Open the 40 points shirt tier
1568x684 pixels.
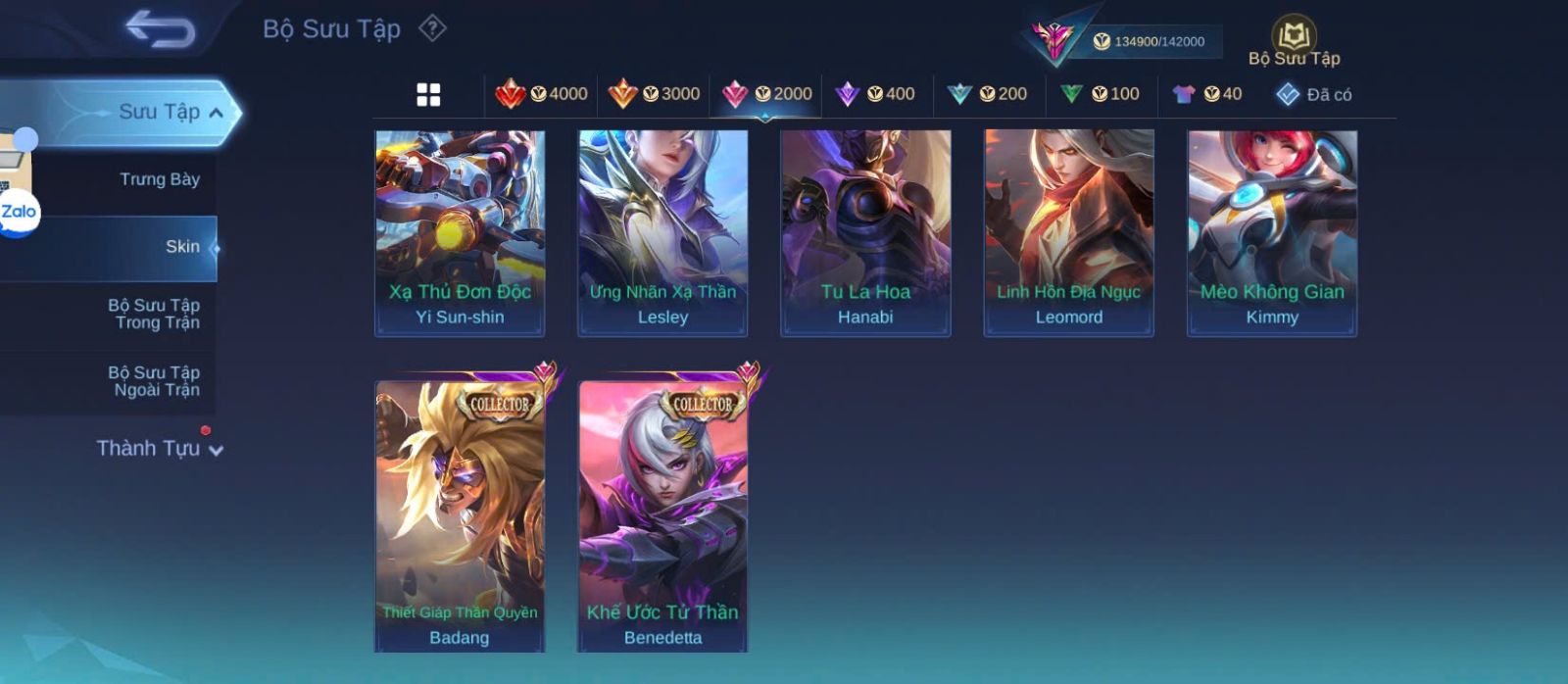(x=1207, y=94)
